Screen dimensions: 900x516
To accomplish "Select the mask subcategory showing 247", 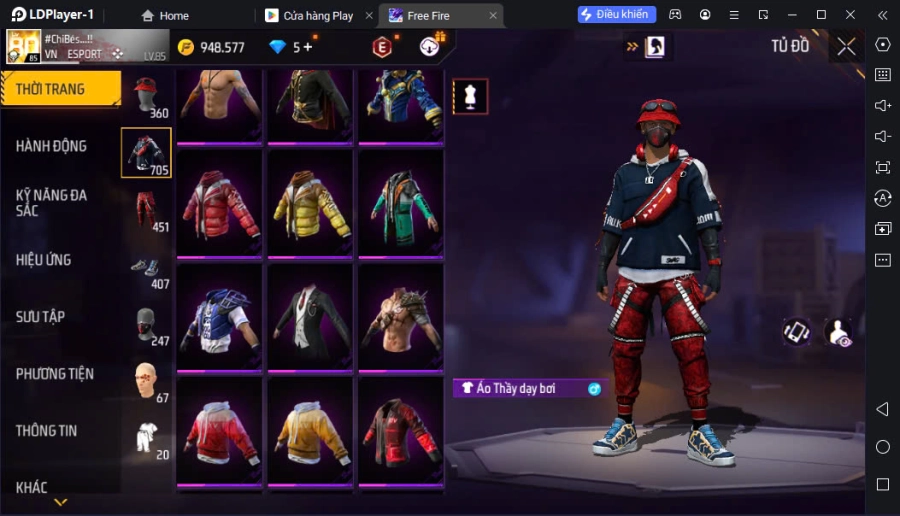I will (147, 325).
